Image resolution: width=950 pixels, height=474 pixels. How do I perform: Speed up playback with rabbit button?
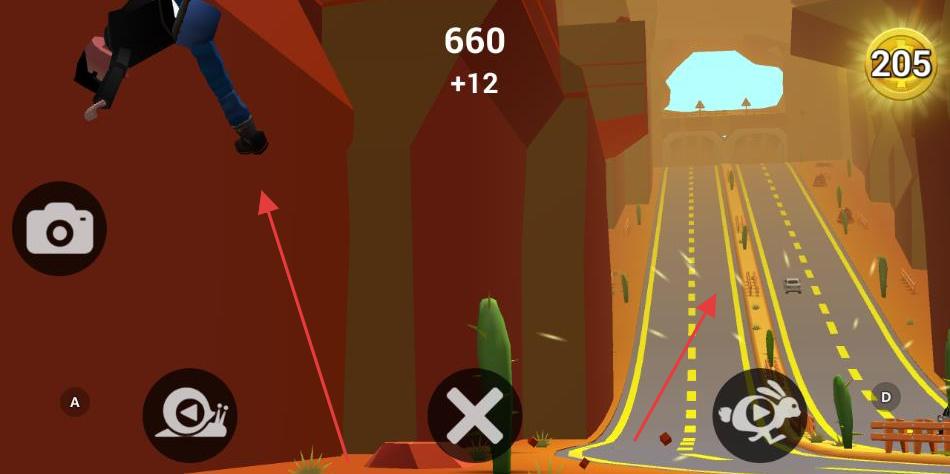[759, 415]
